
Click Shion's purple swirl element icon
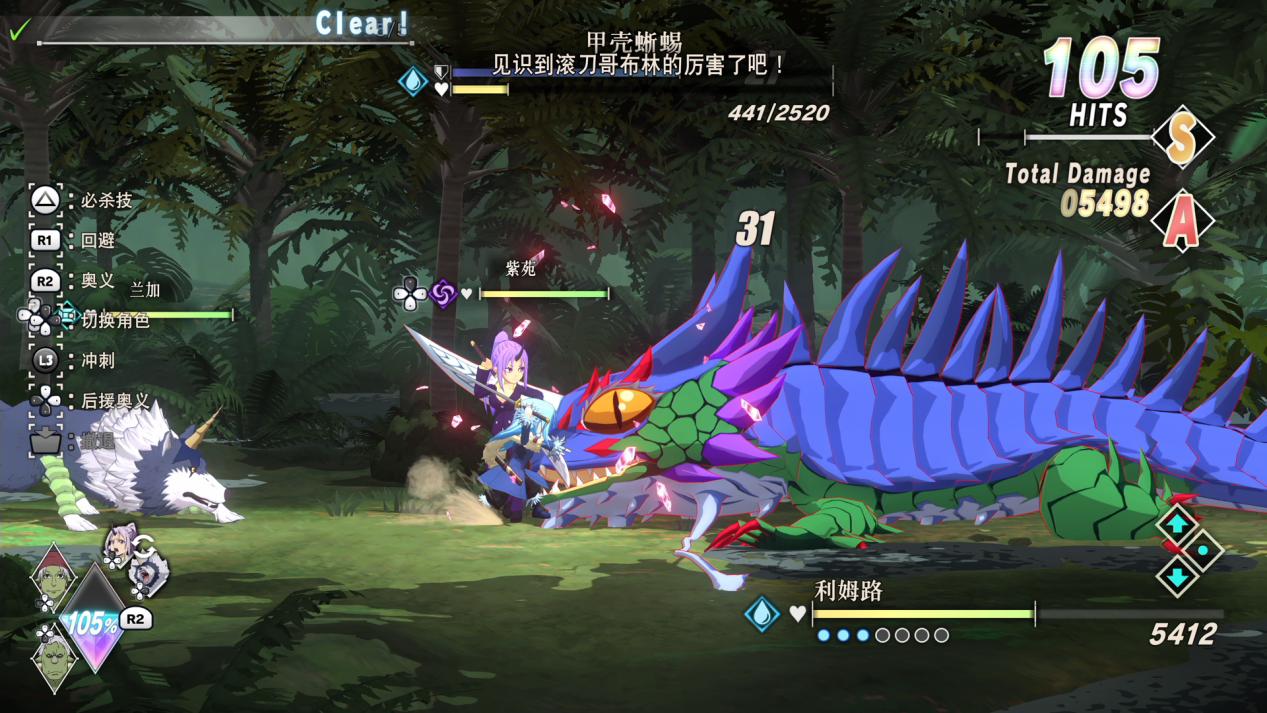pos(443,293)
